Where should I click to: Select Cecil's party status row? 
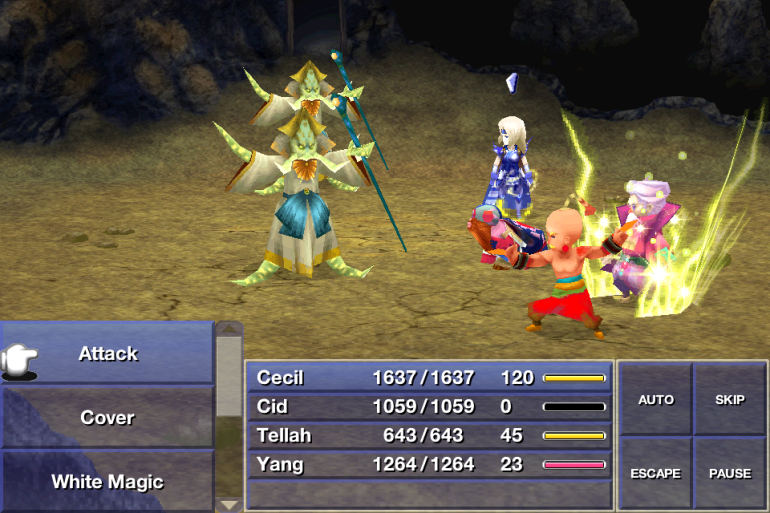430,378
